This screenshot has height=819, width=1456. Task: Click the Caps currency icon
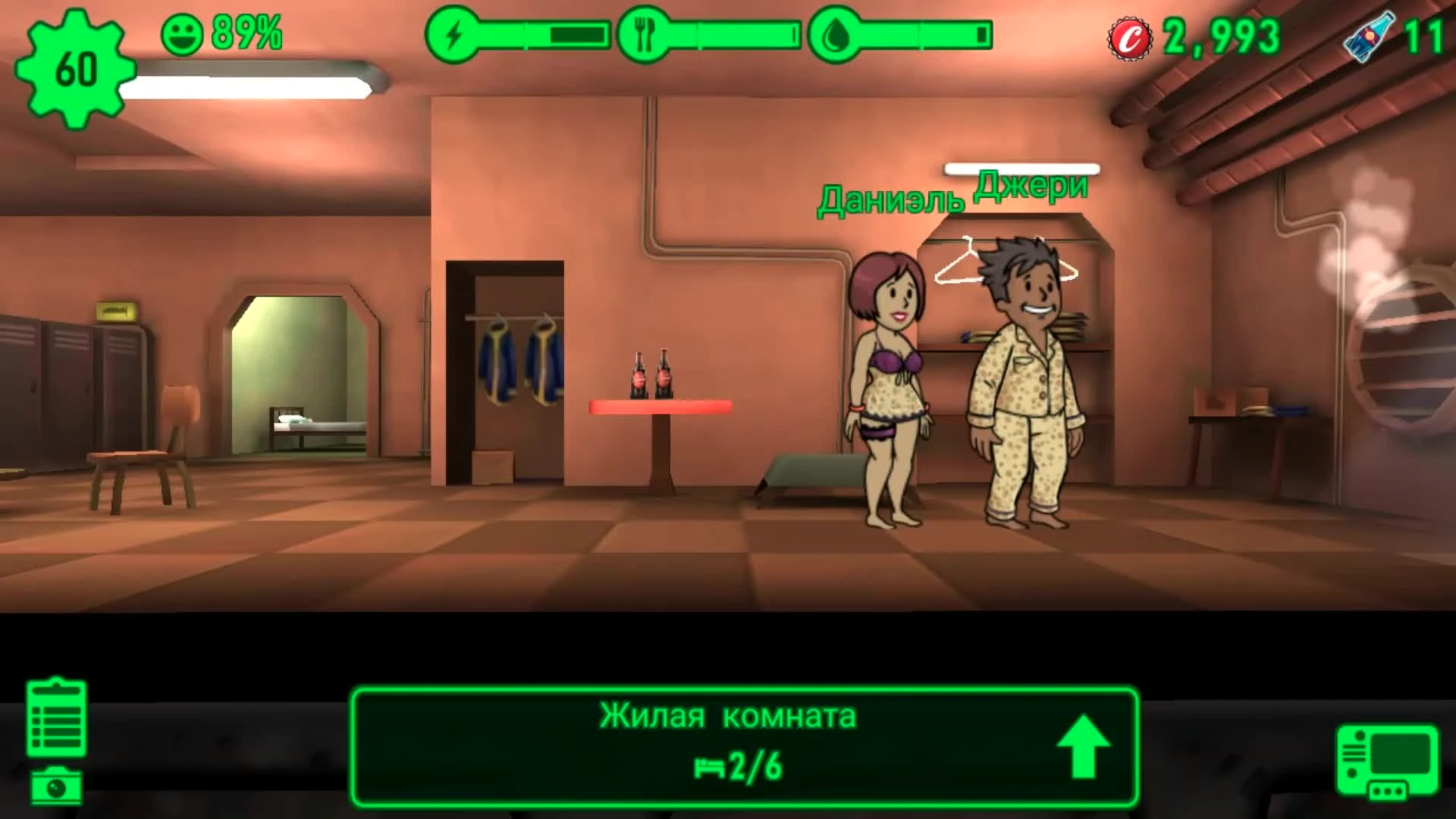[1129, 35]
